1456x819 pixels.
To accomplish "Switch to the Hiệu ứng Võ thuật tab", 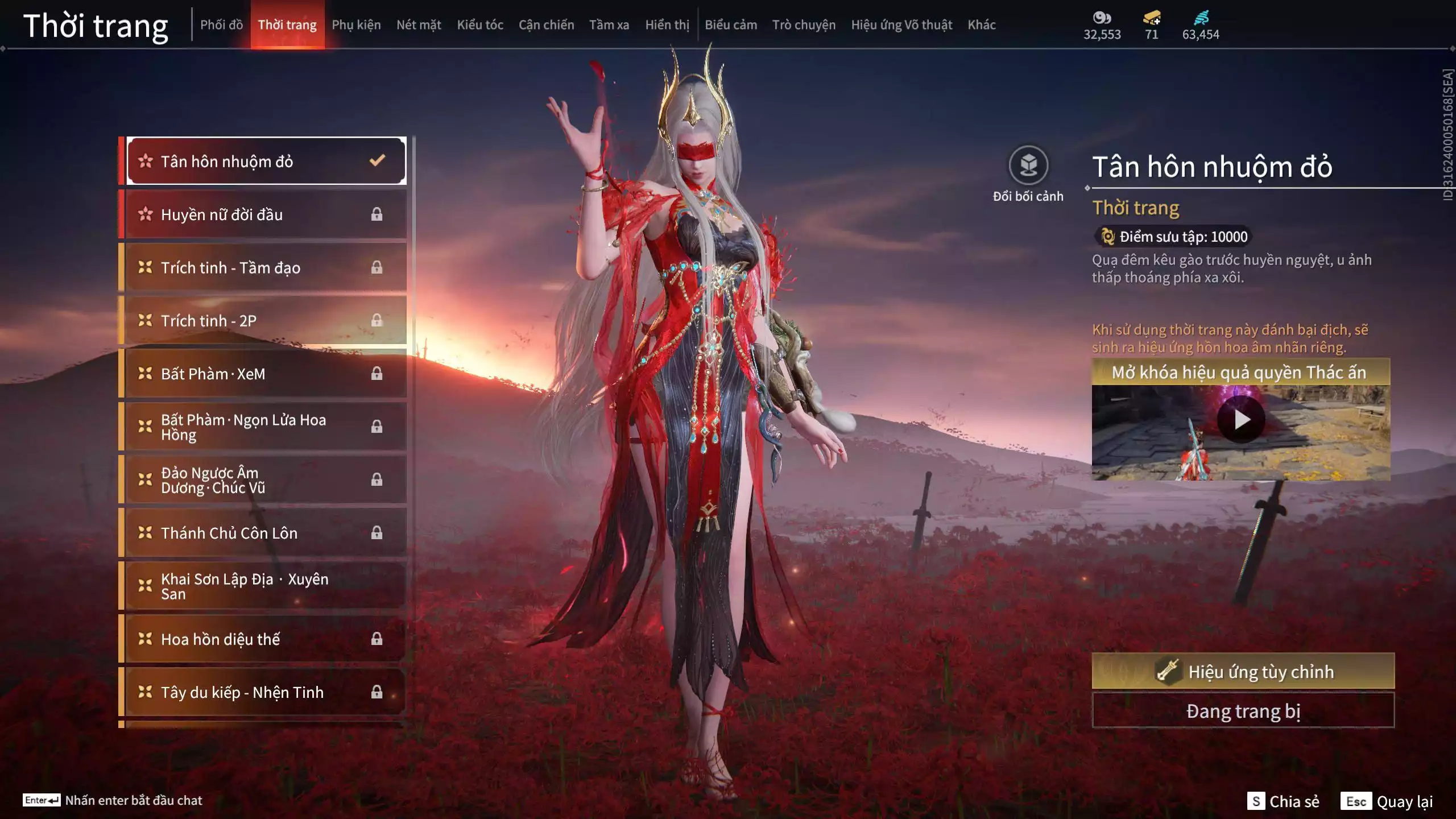I will 901,25.
